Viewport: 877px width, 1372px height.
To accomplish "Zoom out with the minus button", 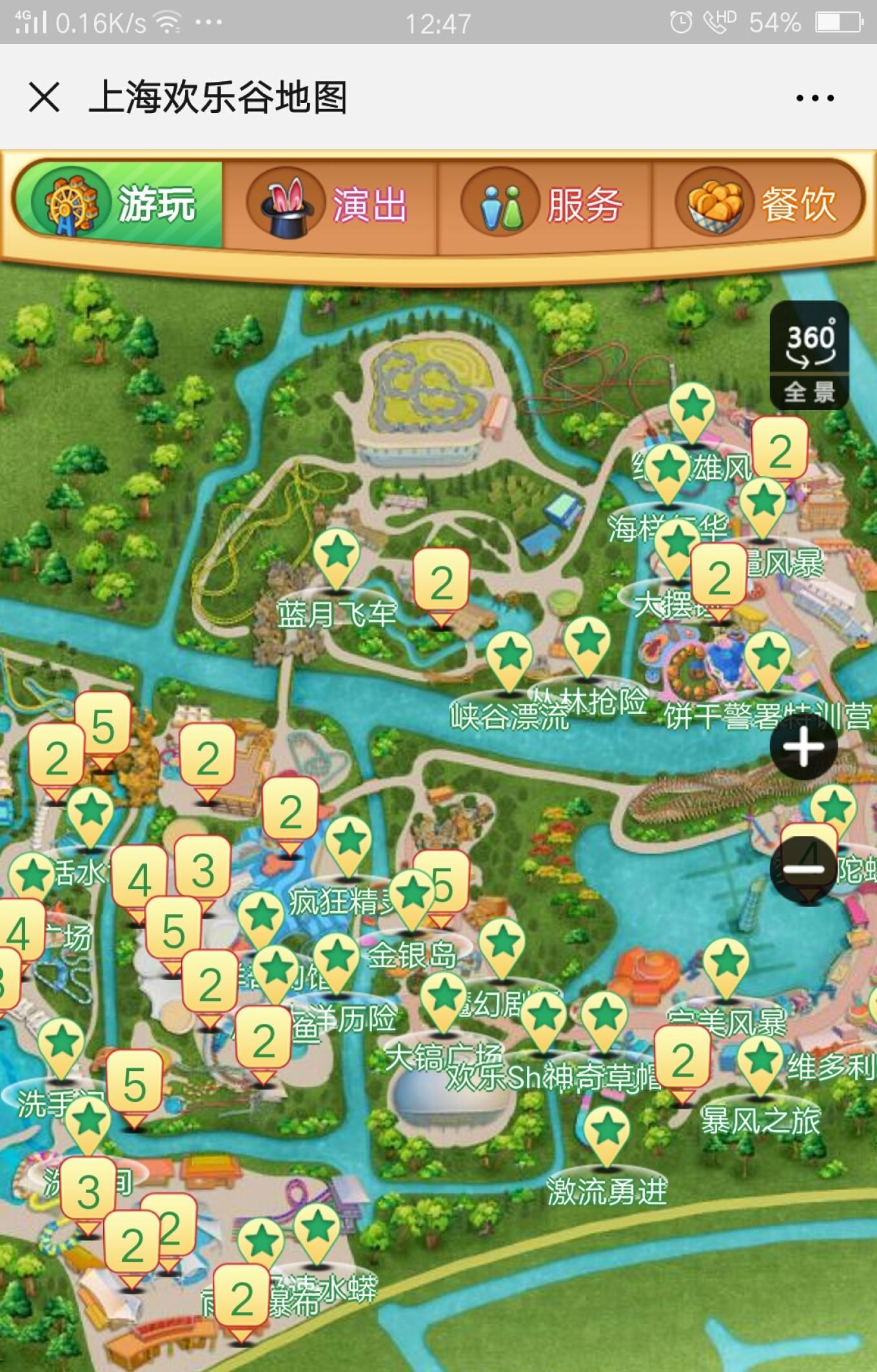I will coord(803,868).
